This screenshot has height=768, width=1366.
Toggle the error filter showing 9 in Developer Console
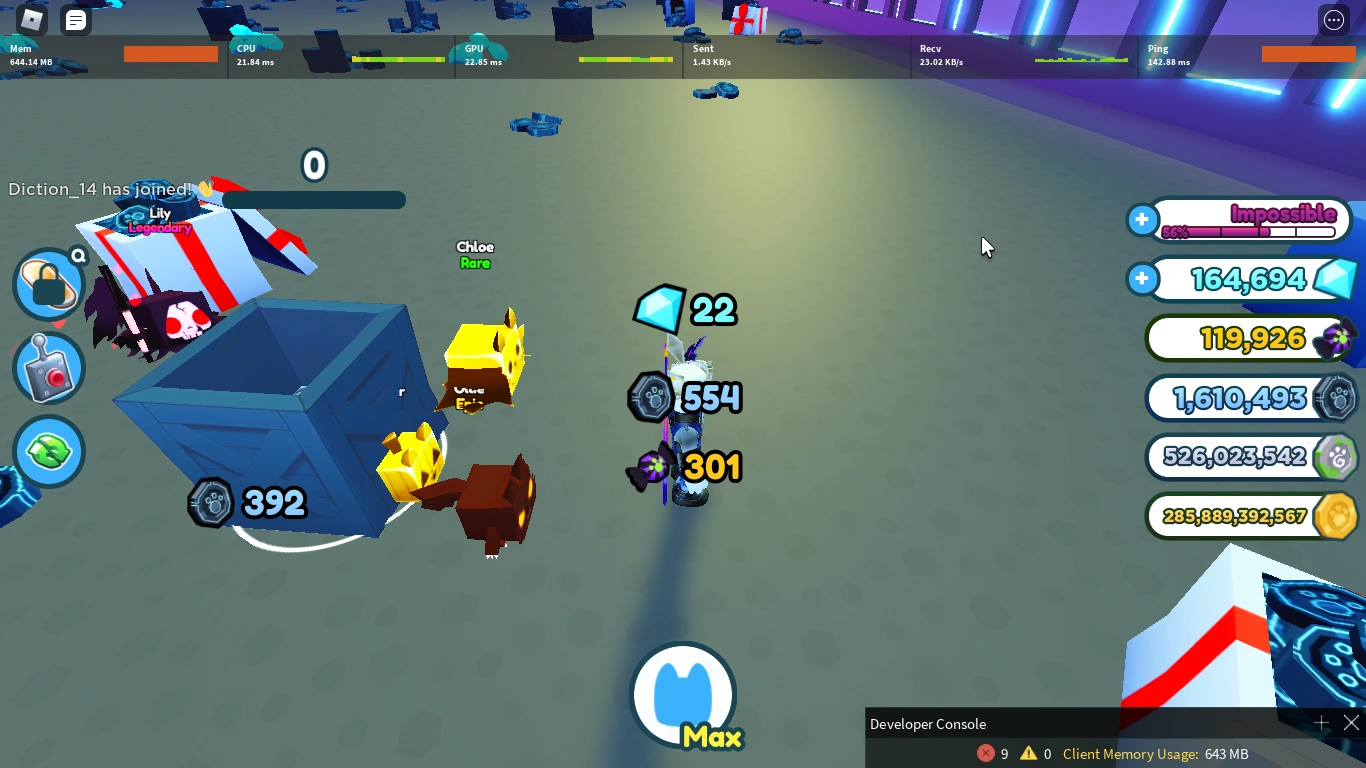tap(989, 754)
